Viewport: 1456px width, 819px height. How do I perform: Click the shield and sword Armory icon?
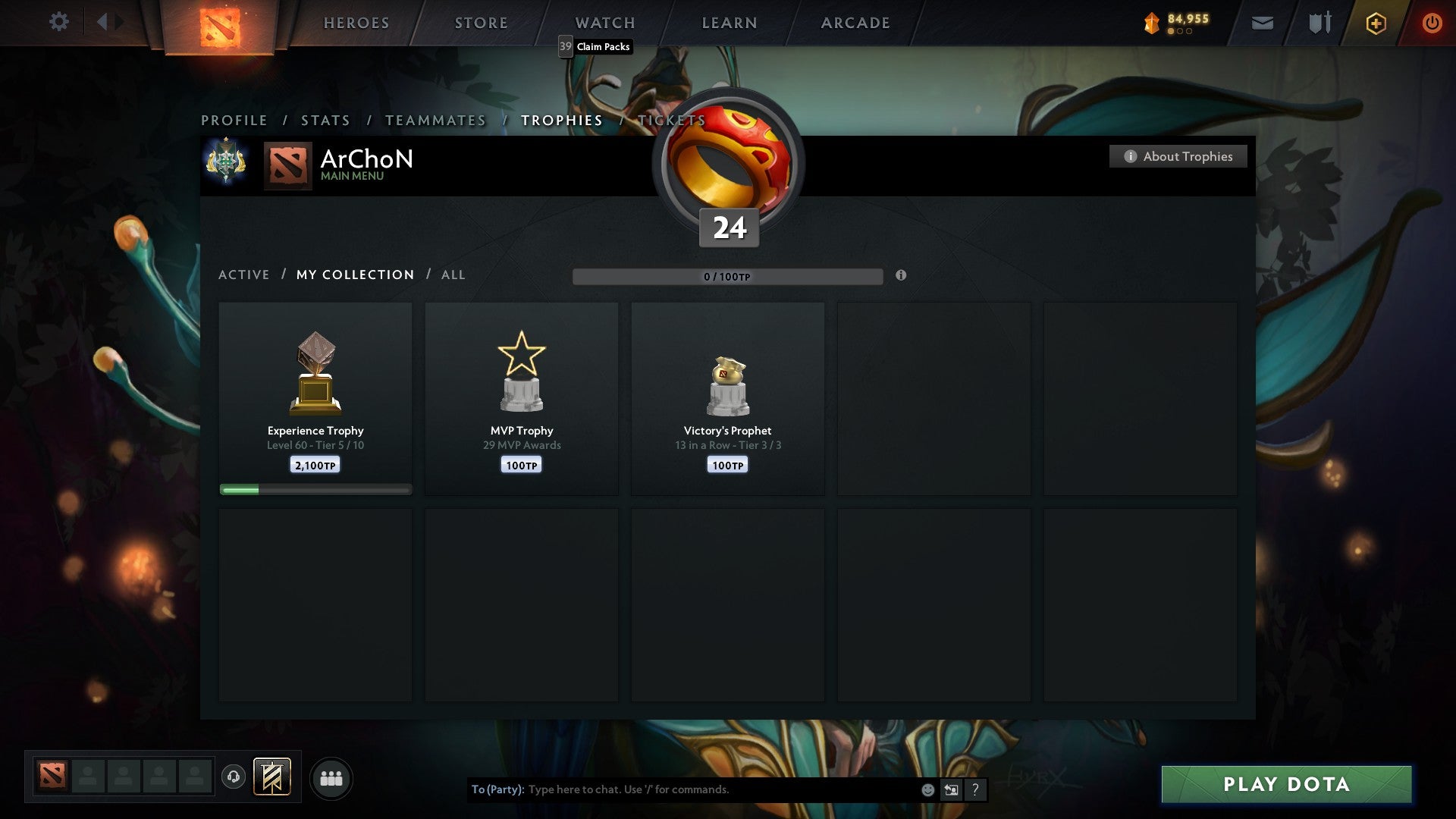click(1319, 23)
